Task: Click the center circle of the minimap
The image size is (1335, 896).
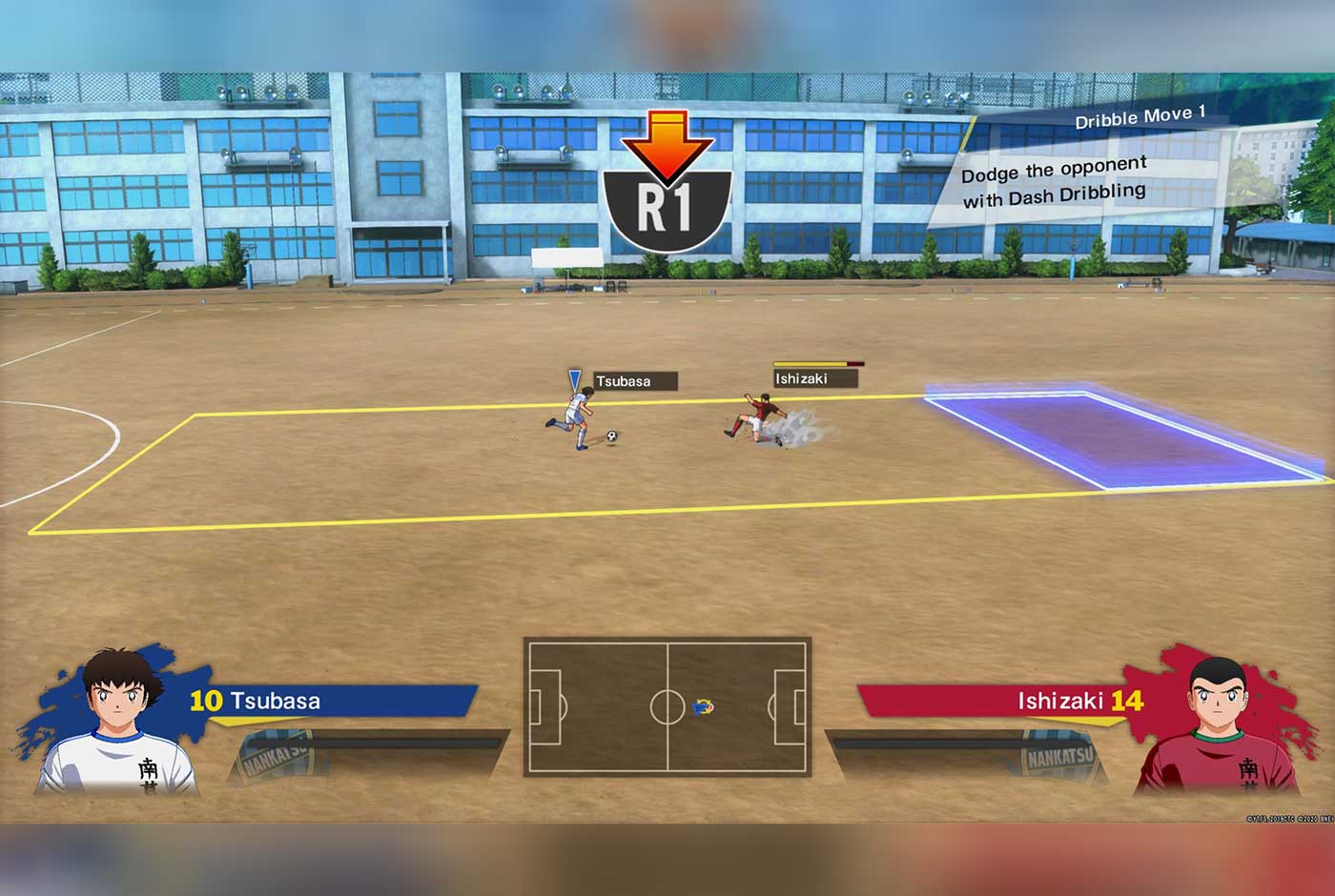Action: tap(667, 705)
